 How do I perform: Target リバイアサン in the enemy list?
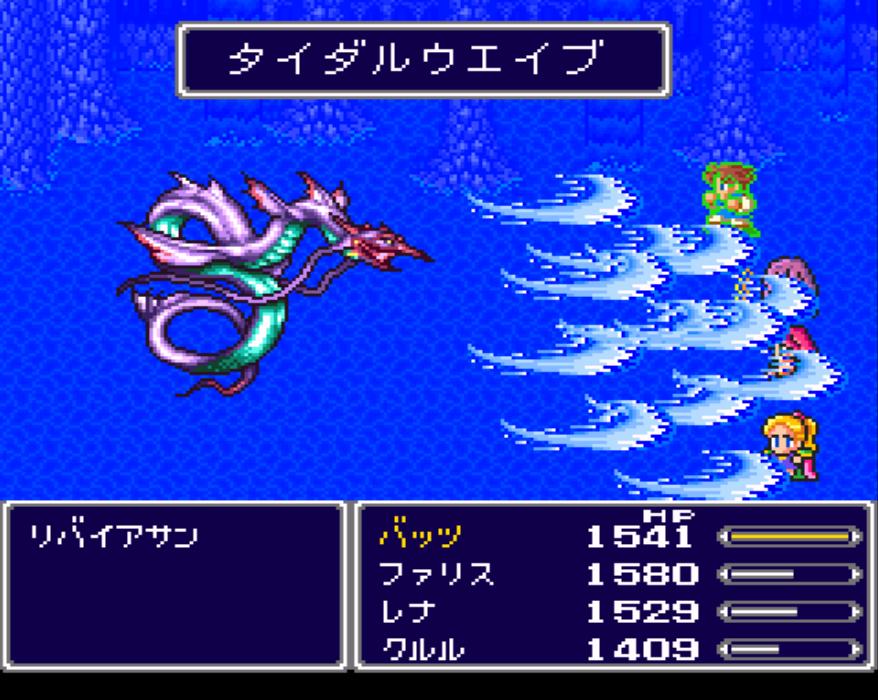[113, 536]
